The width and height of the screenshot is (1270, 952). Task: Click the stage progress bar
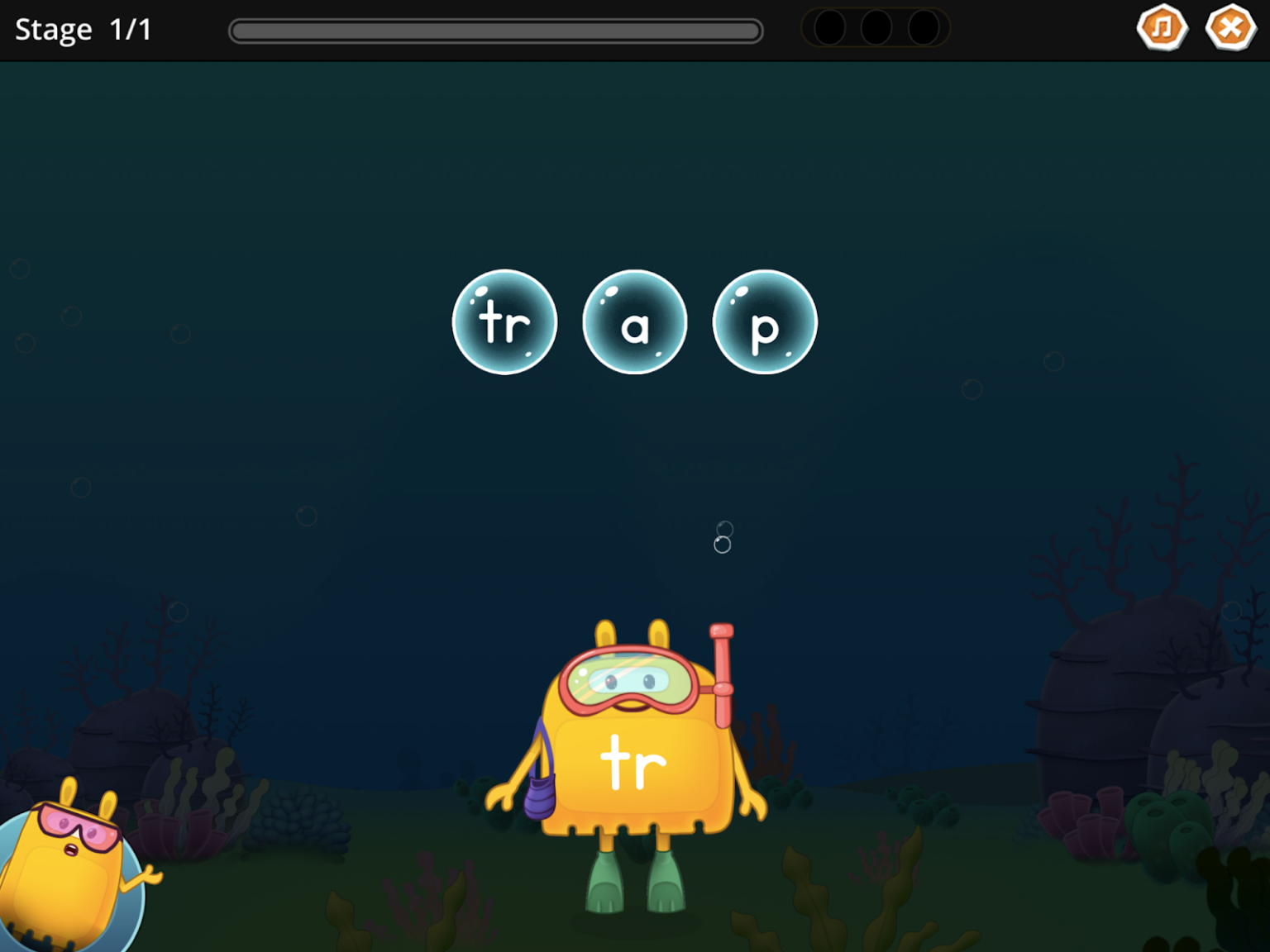pyautogui.click(x=495, y=30)
